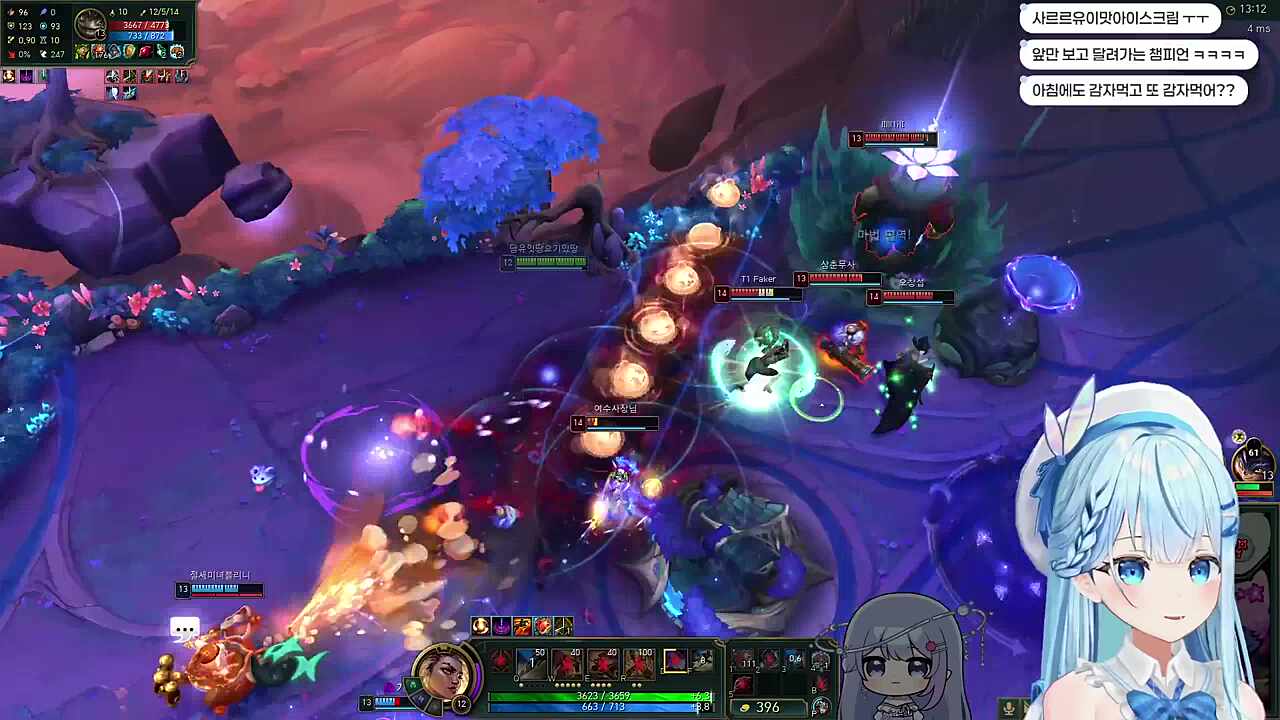Click the item in inventory slot 2
This screenshot has width=1280, height=720.
click(x=768, y=659)
